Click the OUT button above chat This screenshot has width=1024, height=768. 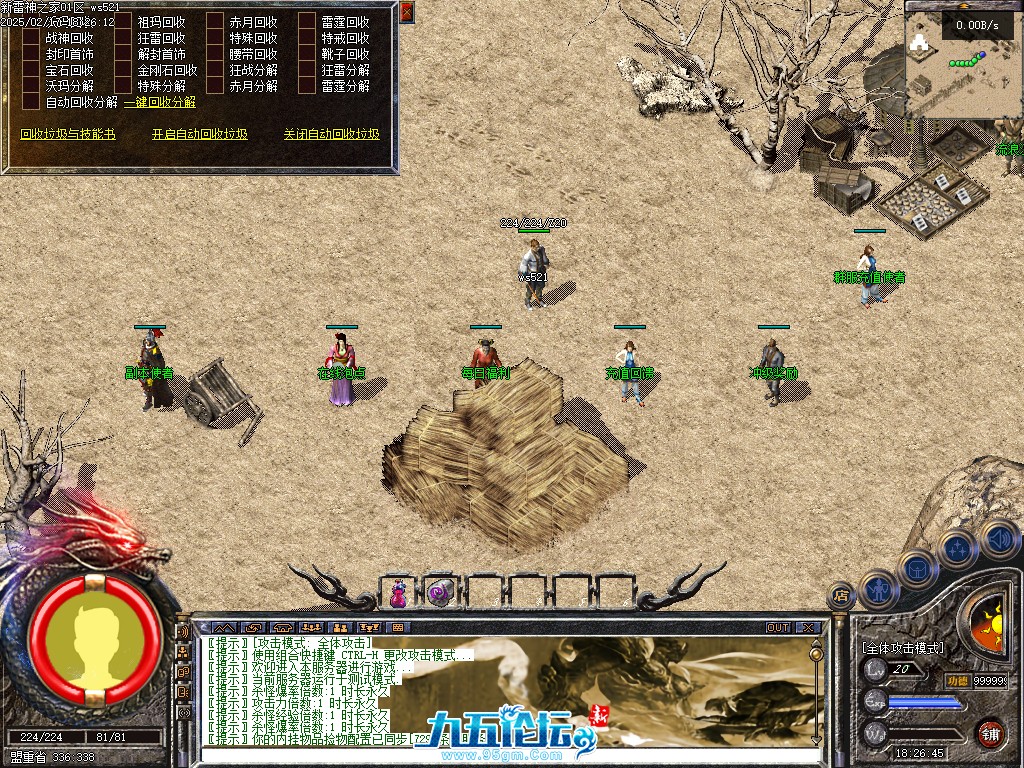[x=778, y=628]
